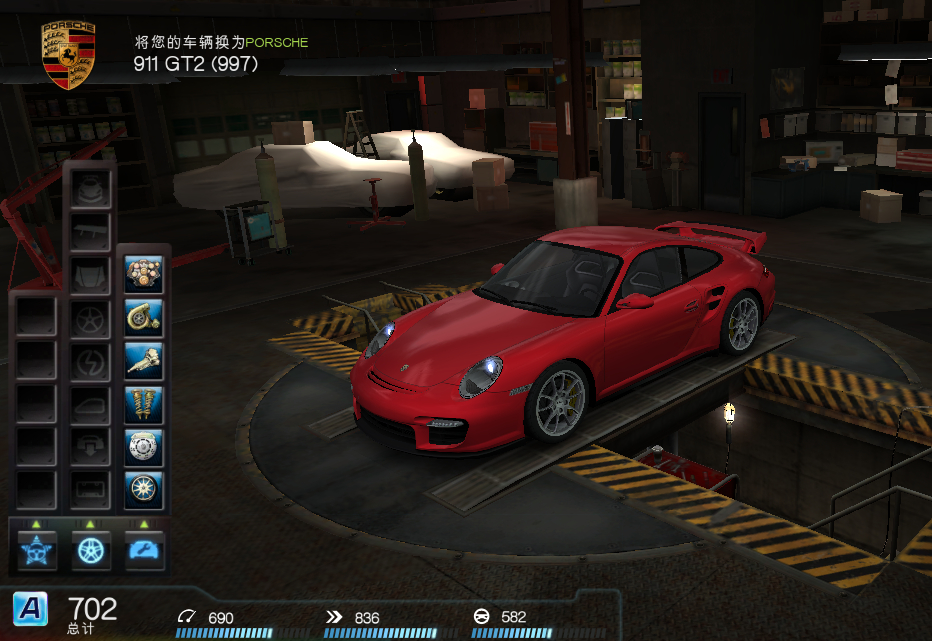Select the spoiler visual part slot
The width and height of the screenshot is (932, 641).
pos(90,232)
